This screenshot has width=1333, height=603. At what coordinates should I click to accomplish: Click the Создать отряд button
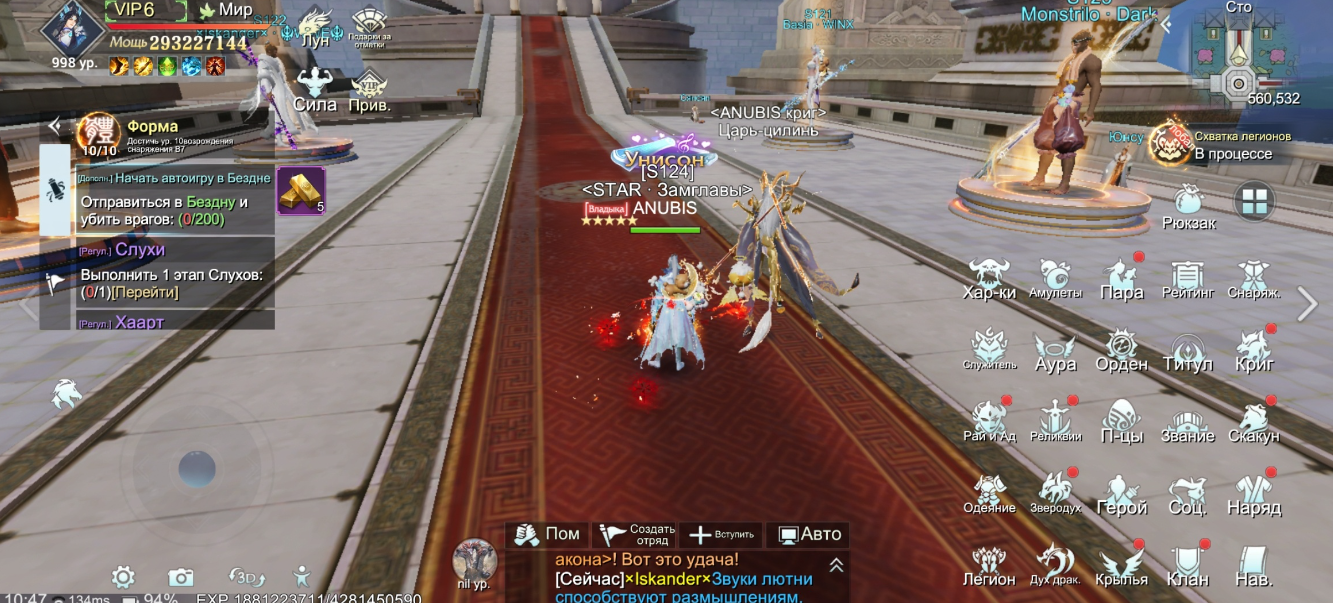[637, 535]
